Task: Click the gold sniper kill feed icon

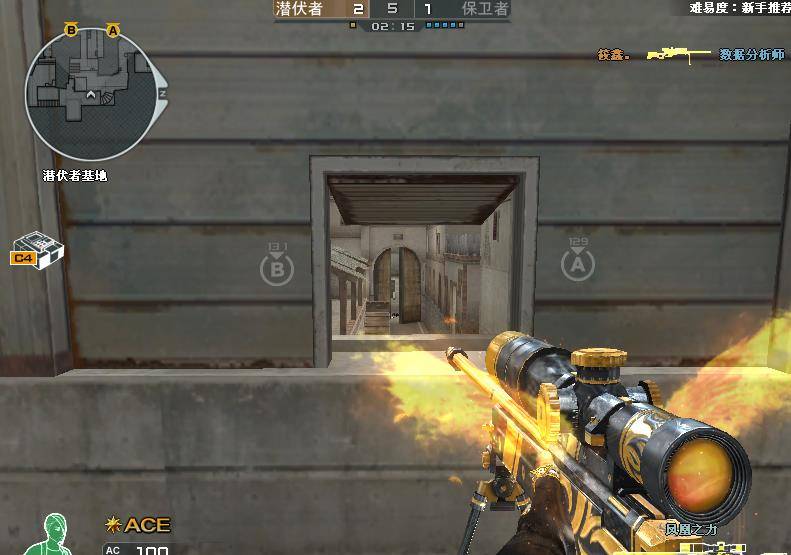Action: tap(677, 53)
